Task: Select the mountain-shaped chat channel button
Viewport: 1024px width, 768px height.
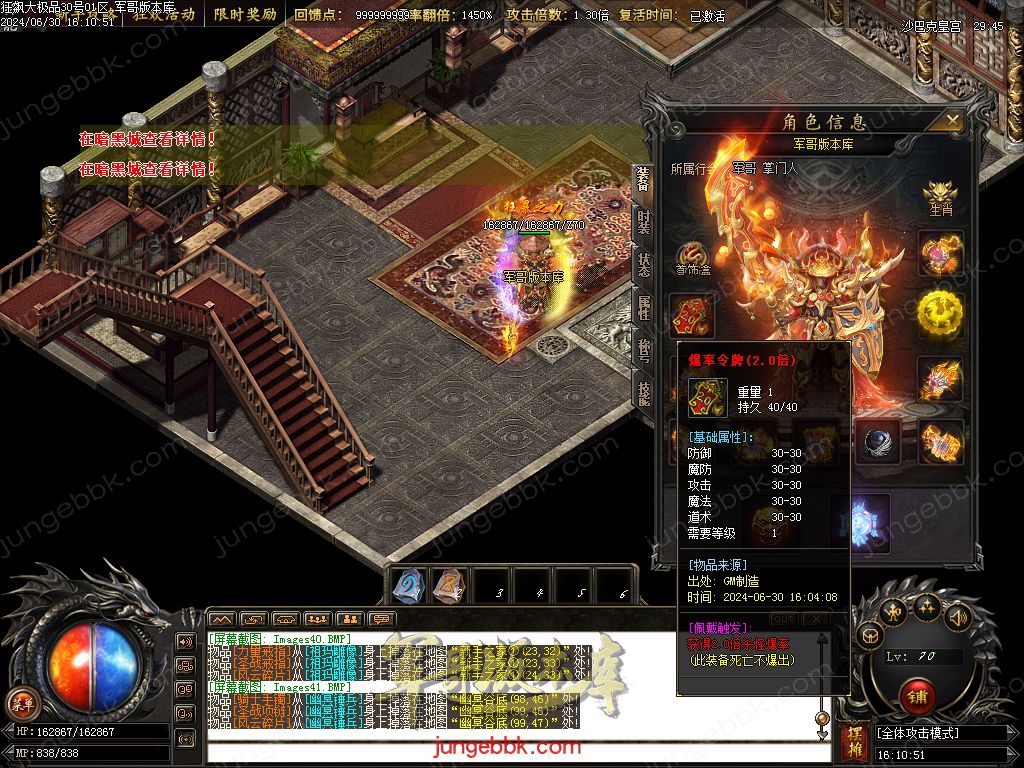Action: 222,619
